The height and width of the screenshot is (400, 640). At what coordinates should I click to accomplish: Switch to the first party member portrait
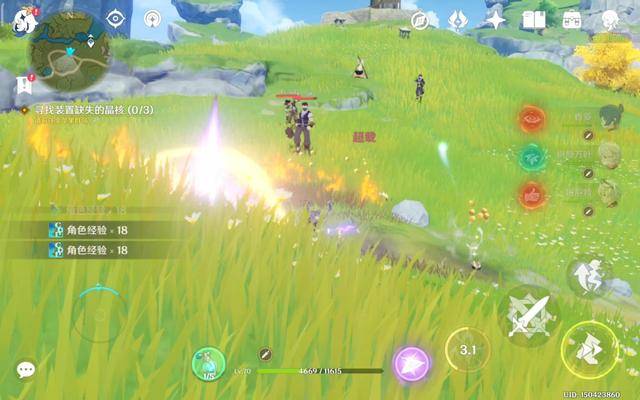(x=608, y=118)
